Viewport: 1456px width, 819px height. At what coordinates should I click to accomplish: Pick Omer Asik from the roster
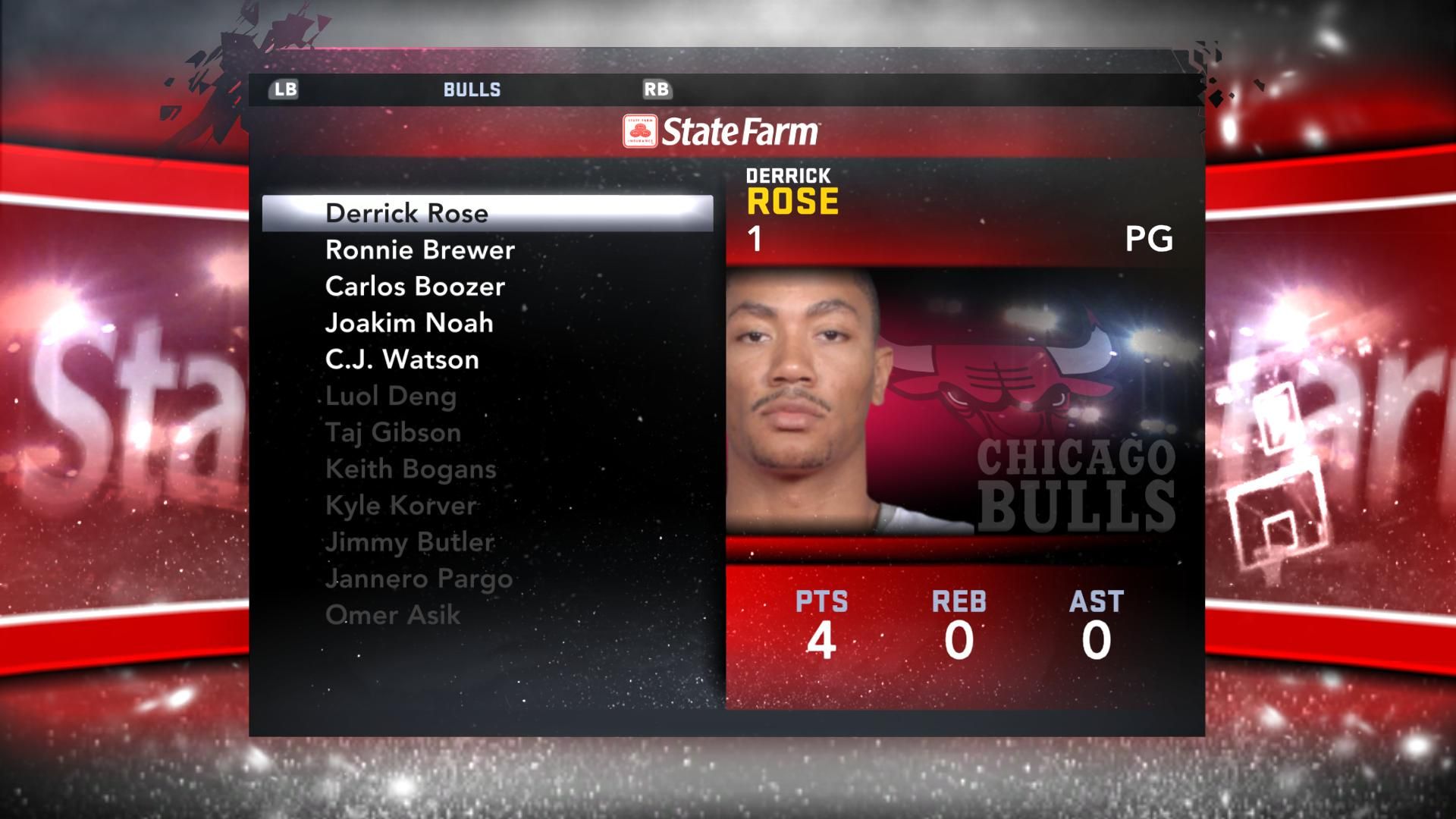[x=392, y=615]
